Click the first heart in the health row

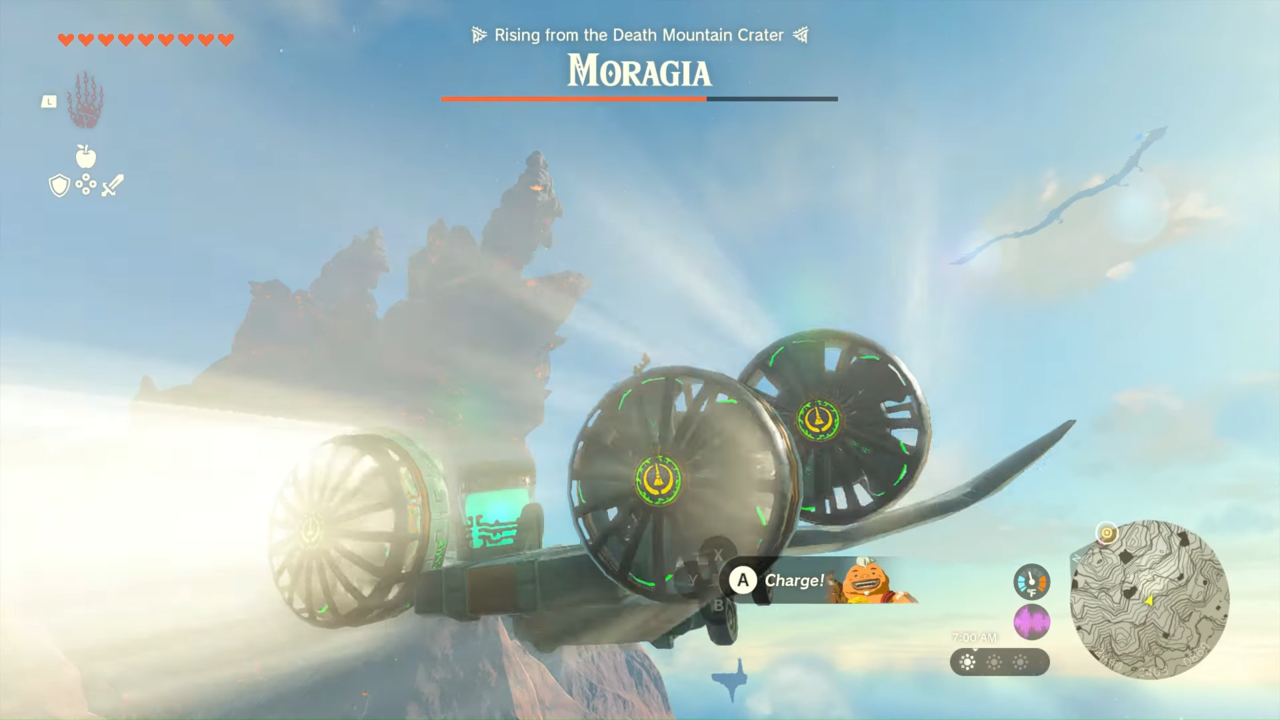pos(64,40)
